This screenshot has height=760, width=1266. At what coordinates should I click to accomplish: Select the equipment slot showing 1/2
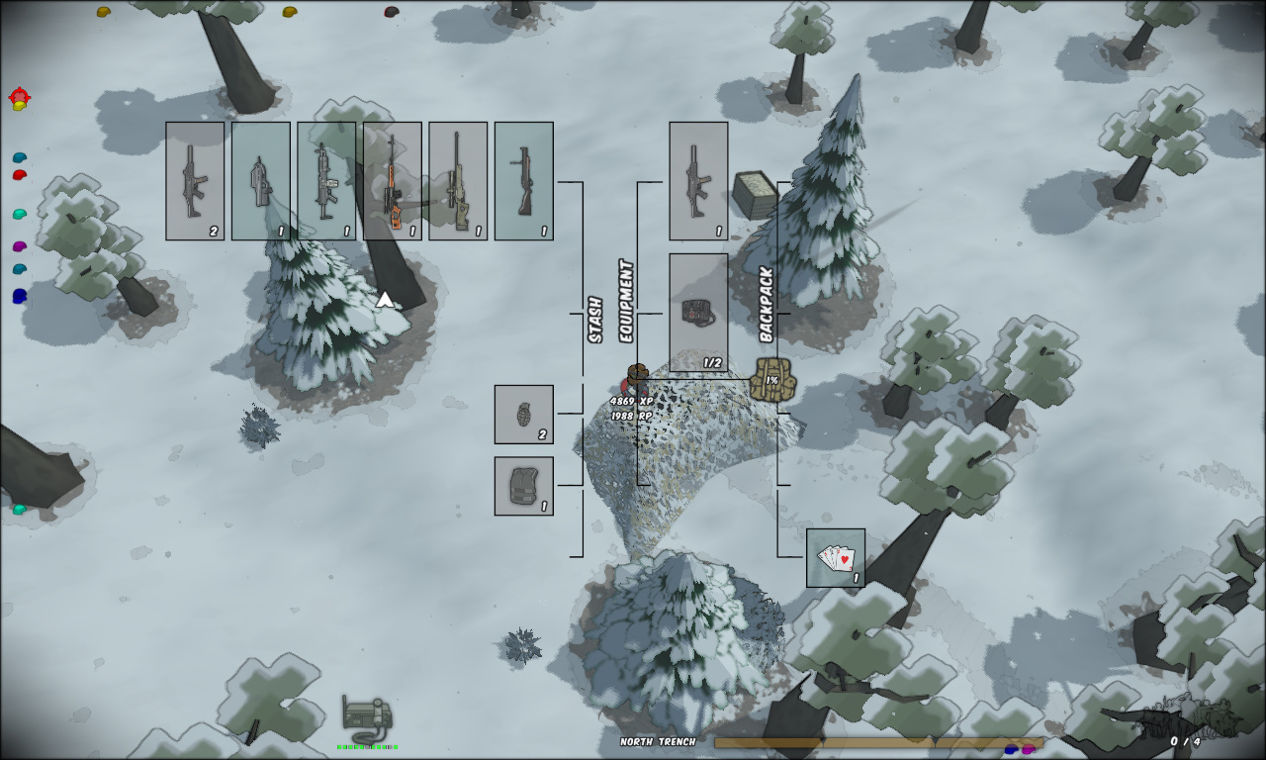698,312
